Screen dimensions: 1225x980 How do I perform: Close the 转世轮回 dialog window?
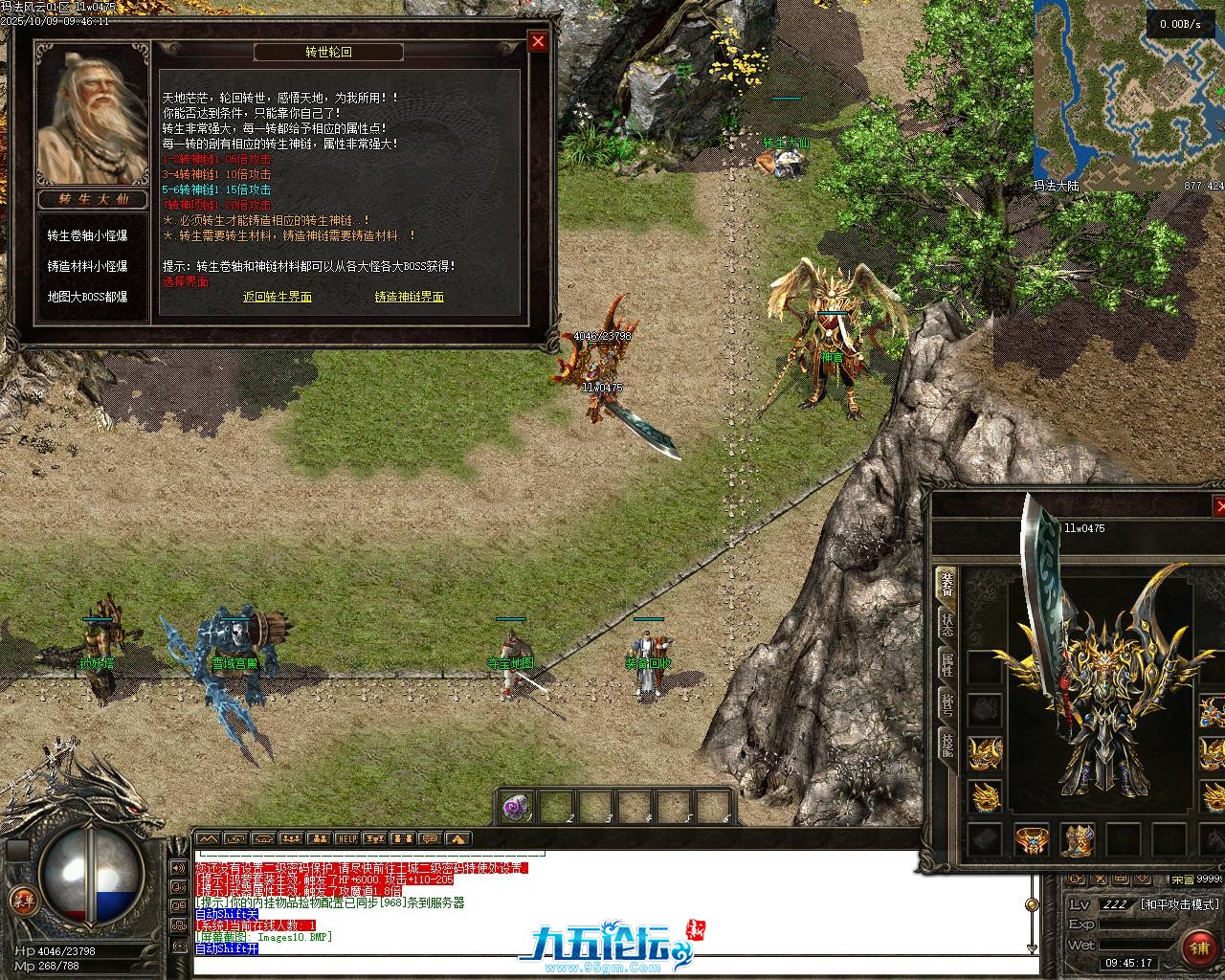click(x=538, y=41)
